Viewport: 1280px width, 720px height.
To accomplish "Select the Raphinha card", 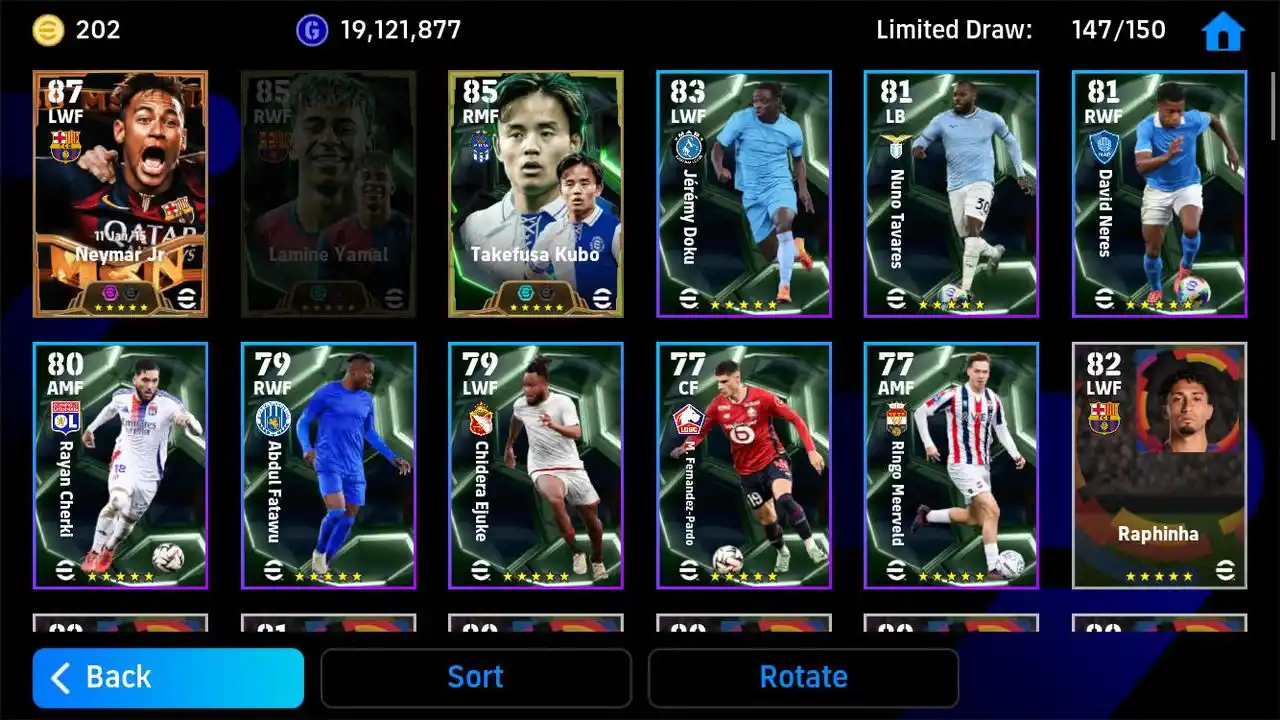I will click(x=1159, y=465).
